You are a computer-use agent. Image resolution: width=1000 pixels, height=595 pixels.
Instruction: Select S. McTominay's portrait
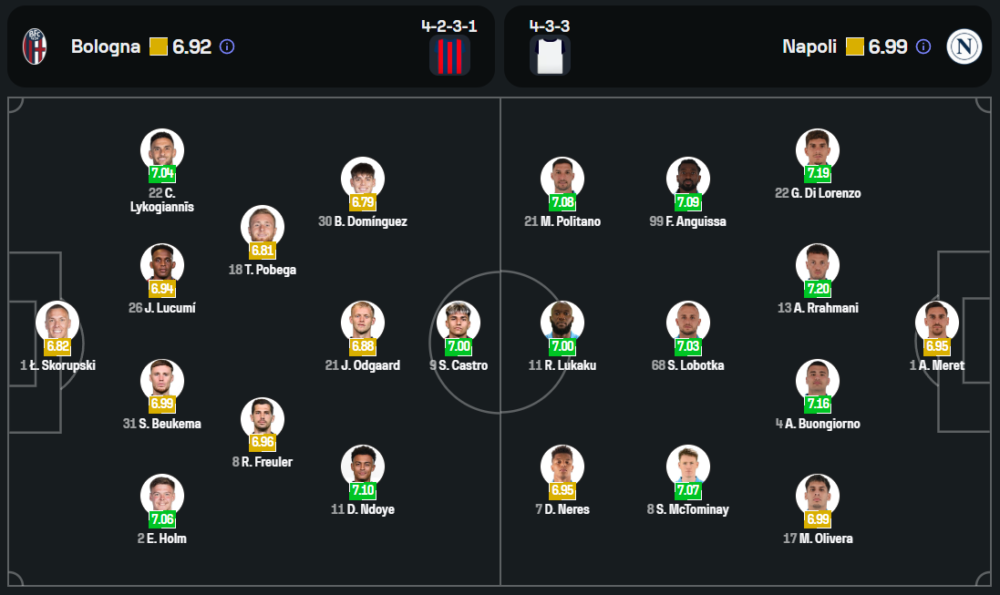pos(688,467)
